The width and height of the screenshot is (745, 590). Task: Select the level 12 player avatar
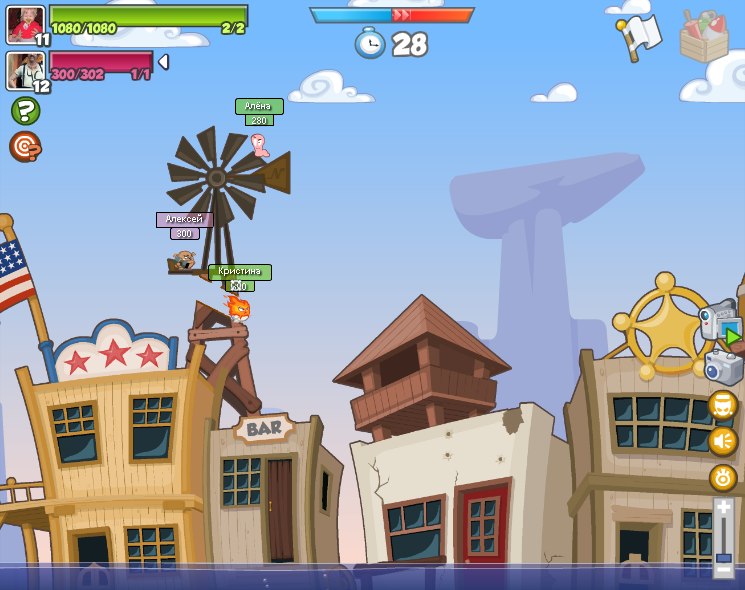25,70
